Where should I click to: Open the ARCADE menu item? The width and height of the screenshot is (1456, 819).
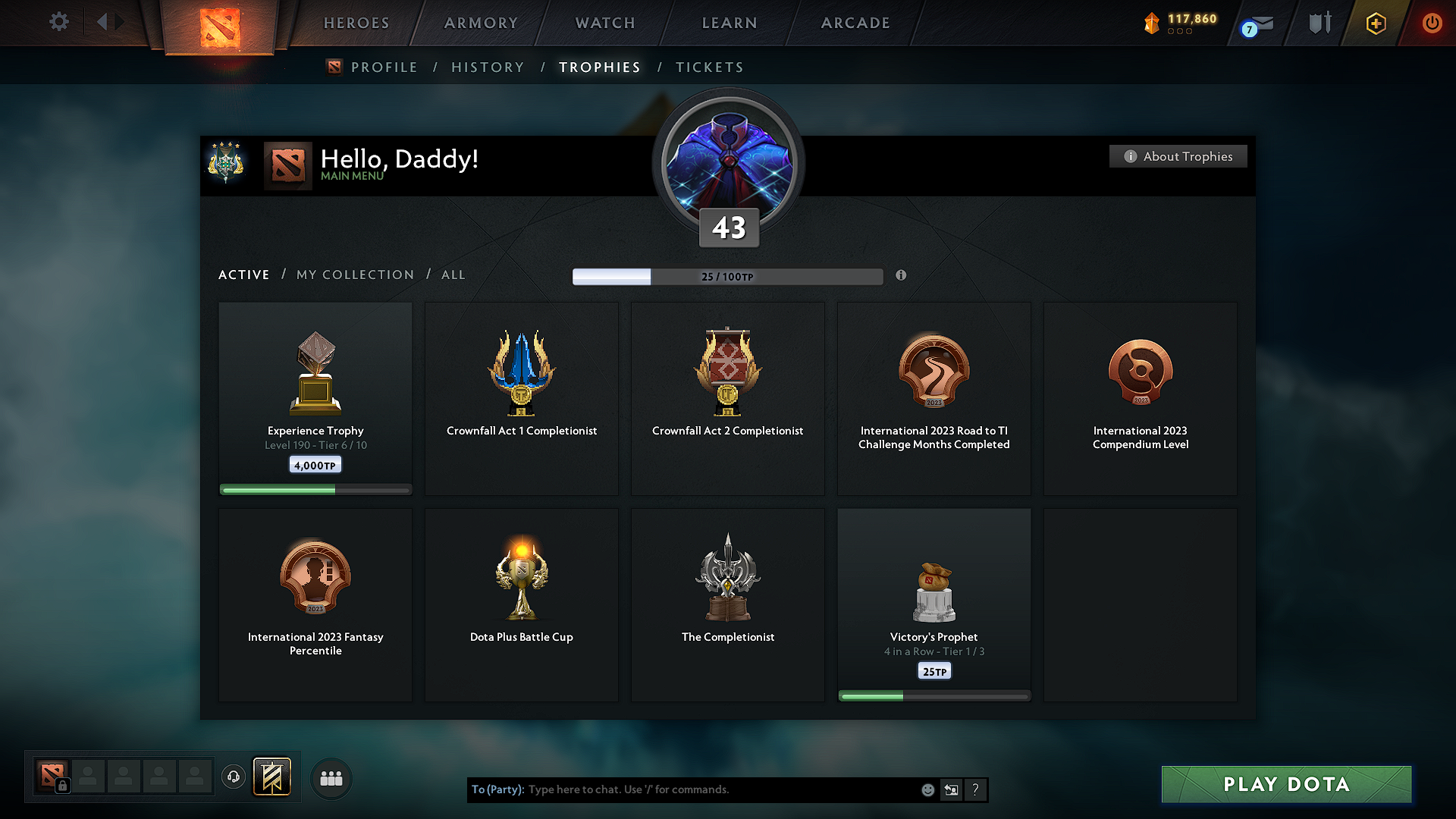(855, 23)
